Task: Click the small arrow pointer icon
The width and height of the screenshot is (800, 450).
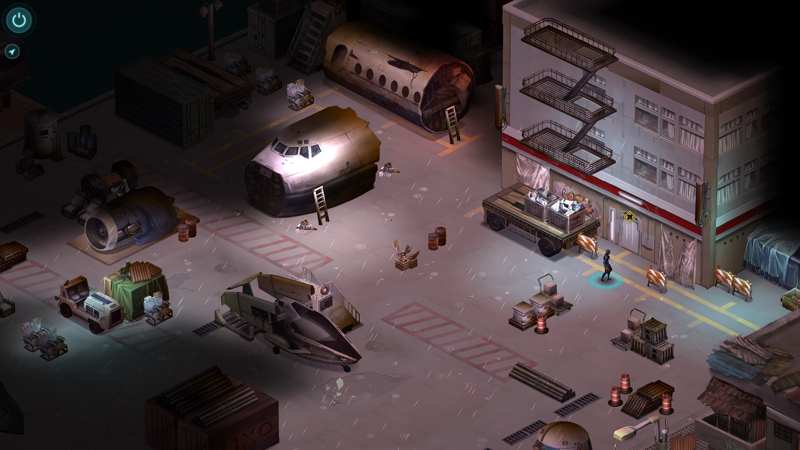Action: pyautogui.click(x=12, y=51)
